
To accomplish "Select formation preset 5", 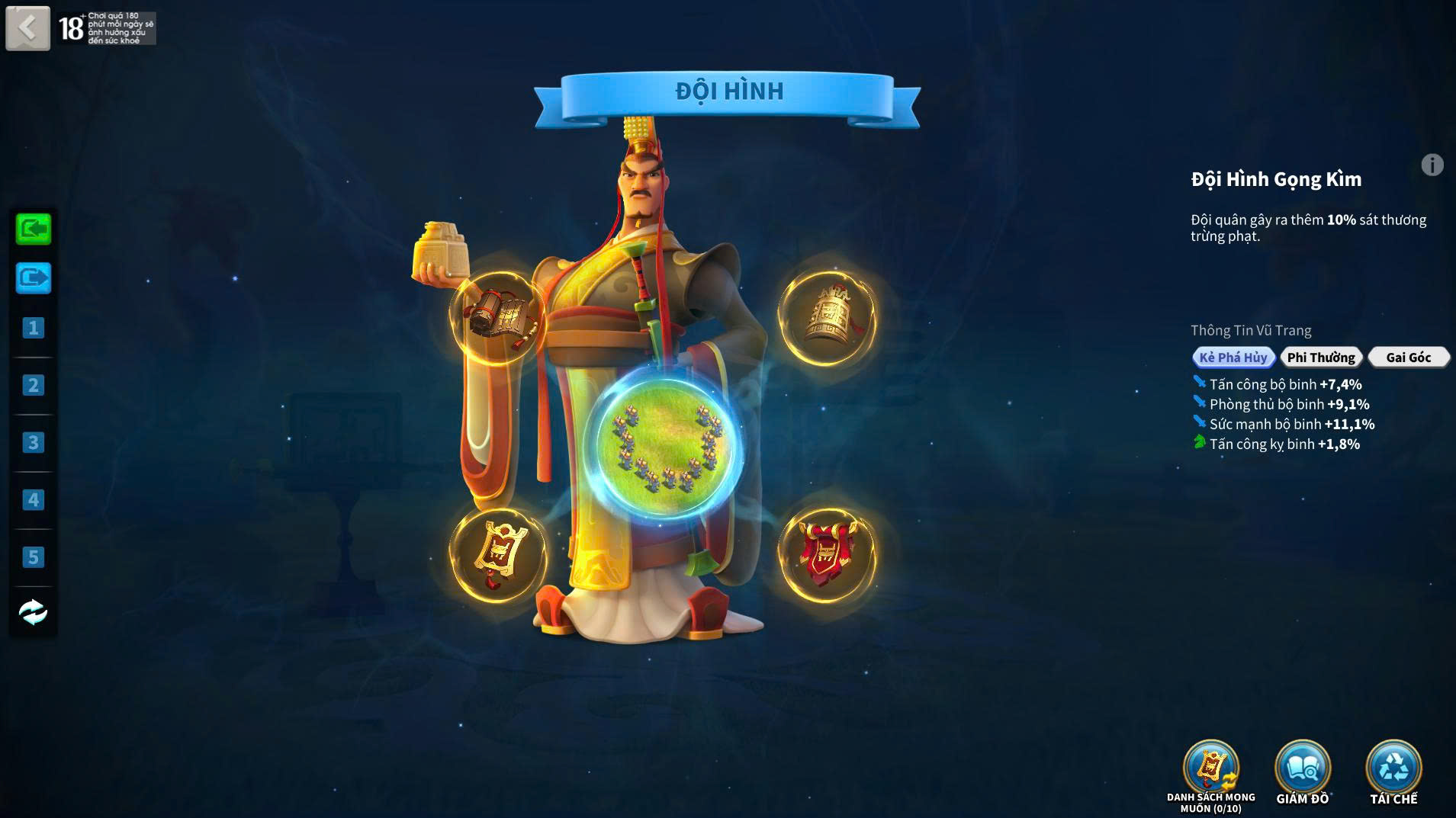I will click(x=33, y=557).
